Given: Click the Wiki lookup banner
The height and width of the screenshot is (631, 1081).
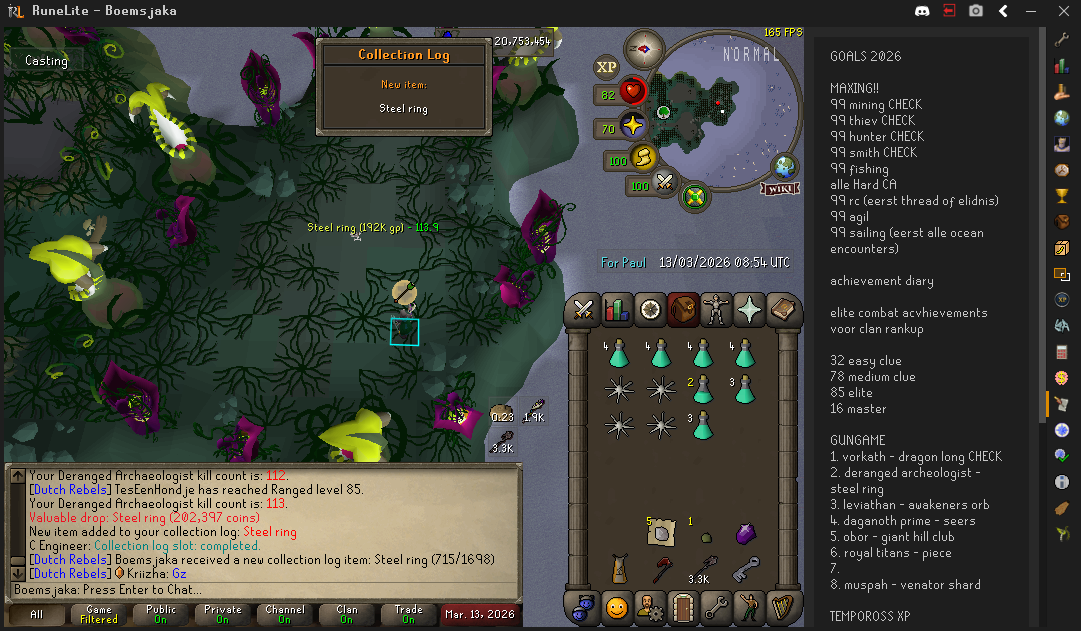Looking at the screenshot, I should point(780,188).
